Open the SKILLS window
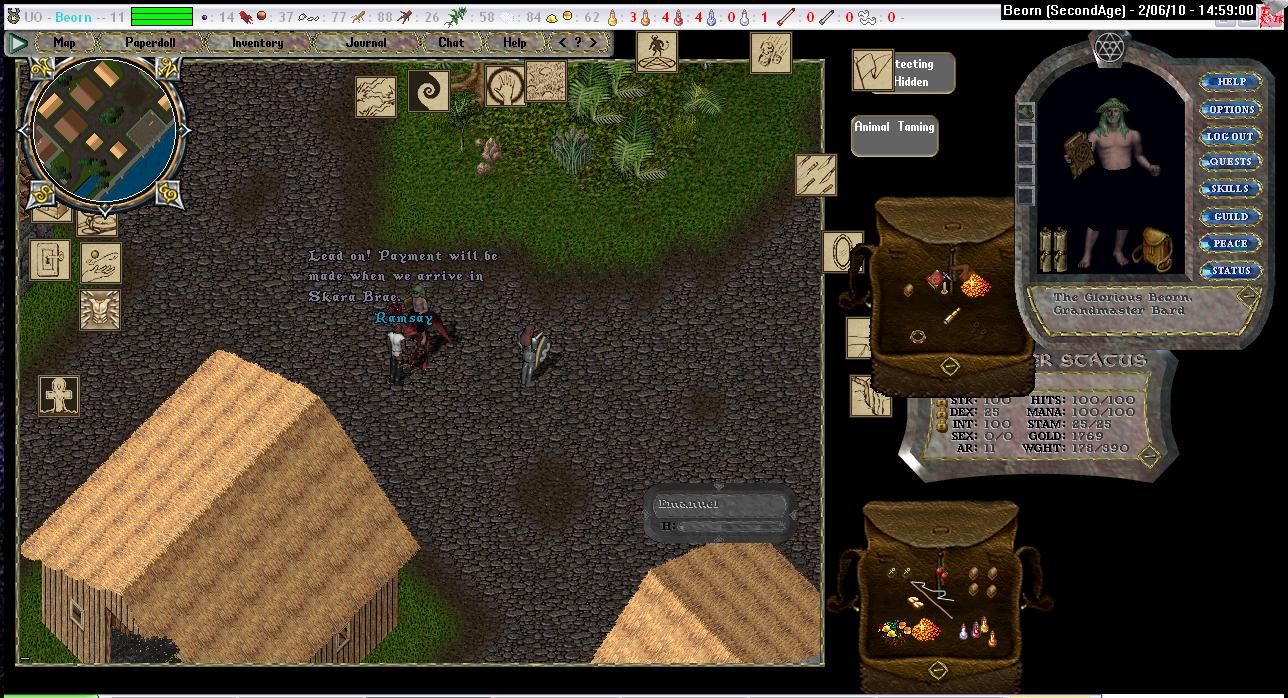 click(x=1230, y=189)
